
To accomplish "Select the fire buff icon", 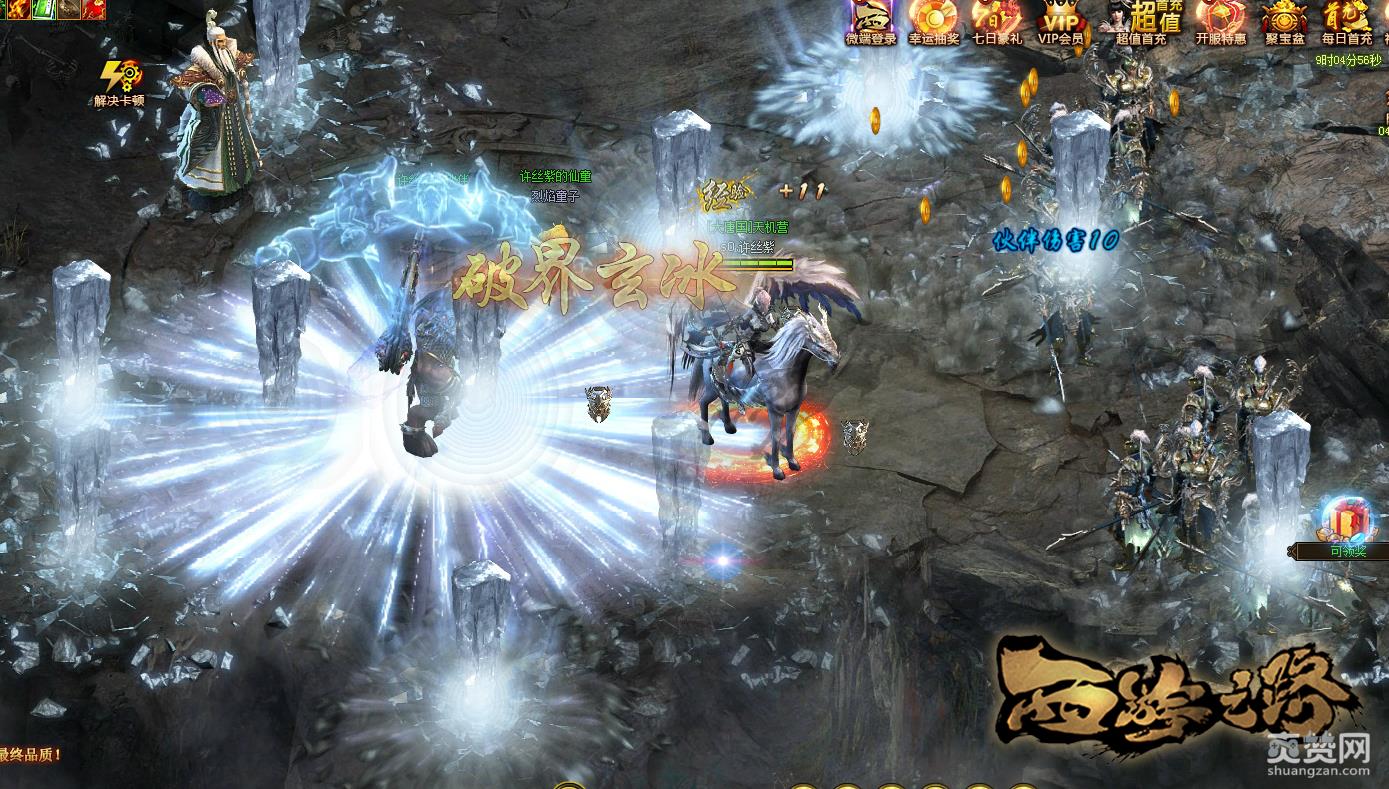I will click(x=17, y=9).
